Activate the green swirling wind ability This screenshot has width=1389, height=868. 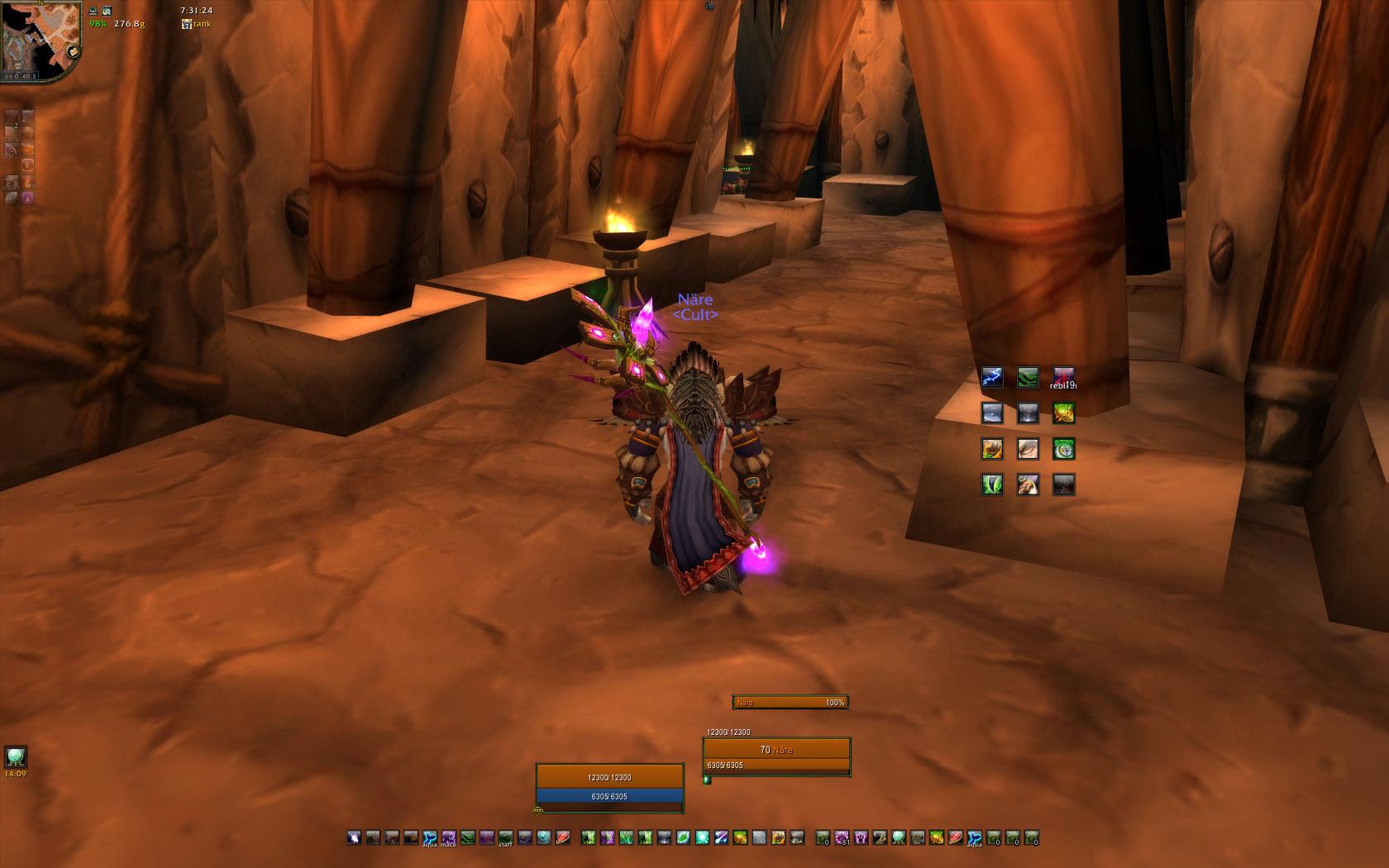pyautogui.click(x=1028, y=378)
